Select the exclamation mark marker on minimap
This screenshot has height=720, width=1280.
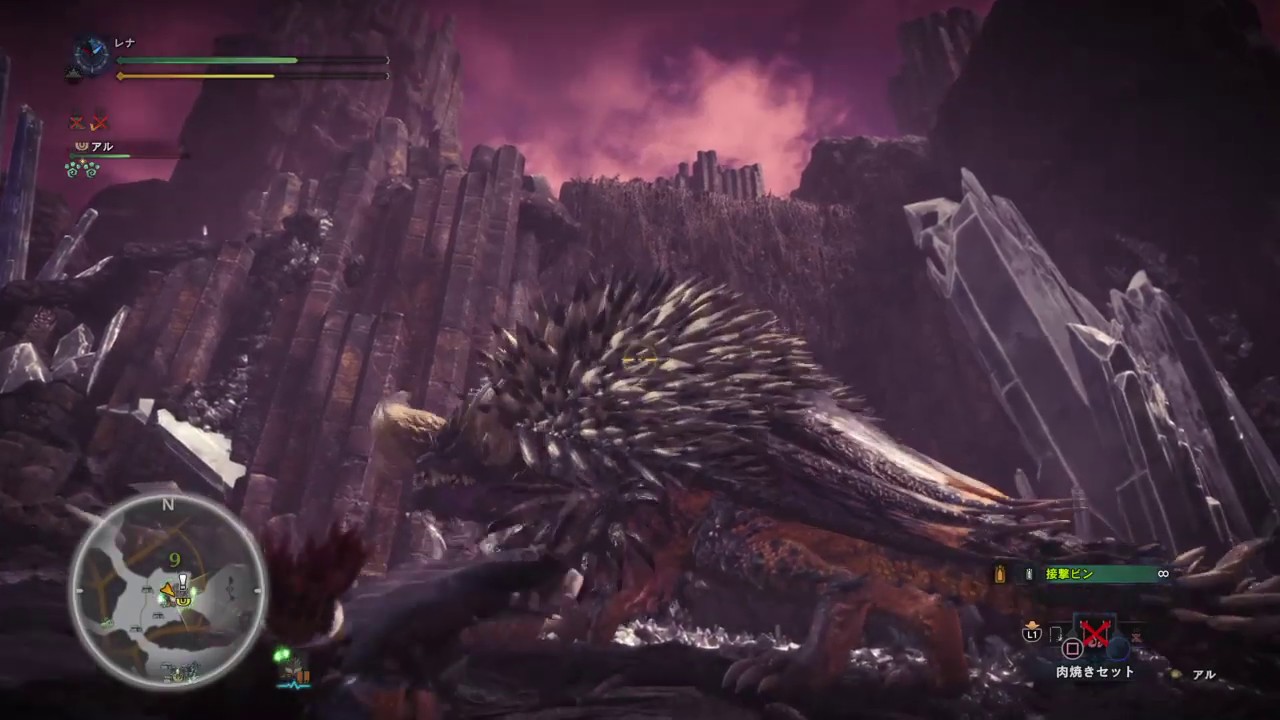(x=183, y=580)
